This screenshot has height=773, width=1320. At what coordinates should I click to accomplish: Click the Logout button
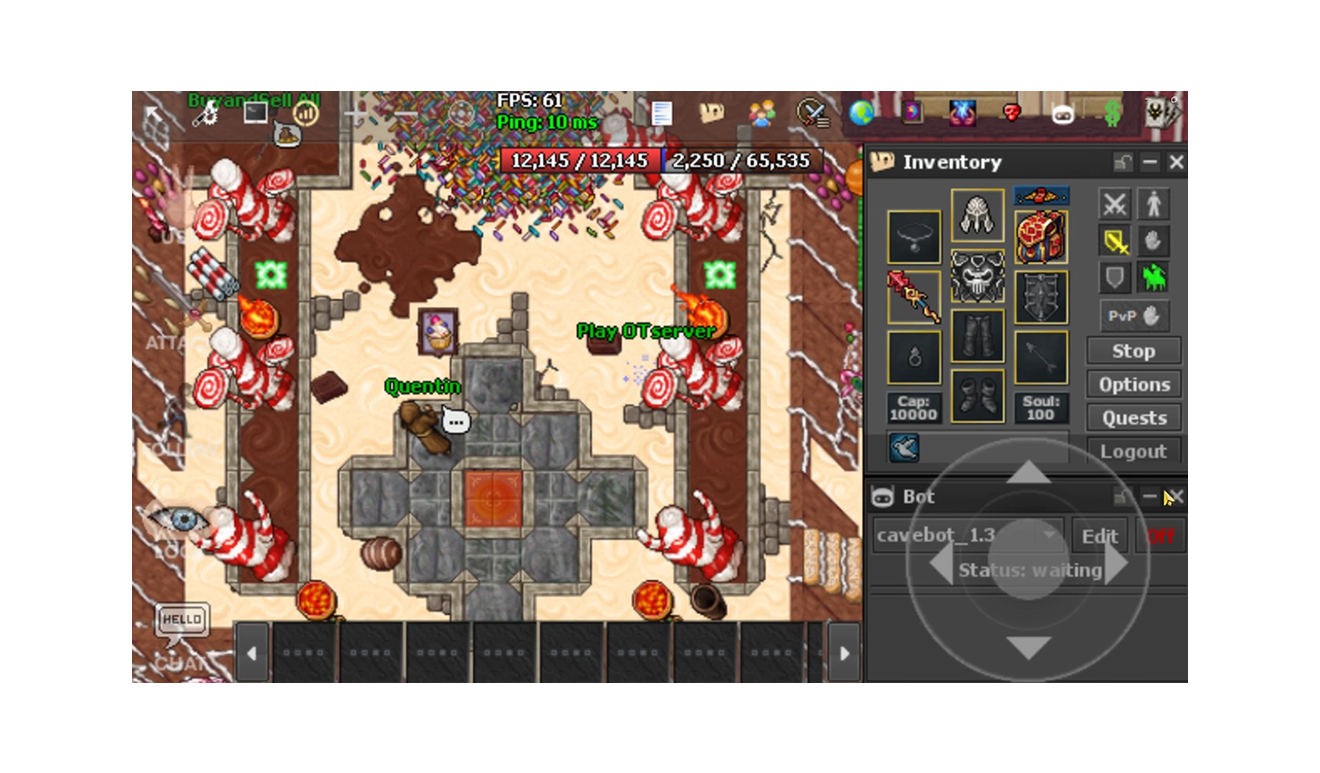click(x=1134, y=451)
